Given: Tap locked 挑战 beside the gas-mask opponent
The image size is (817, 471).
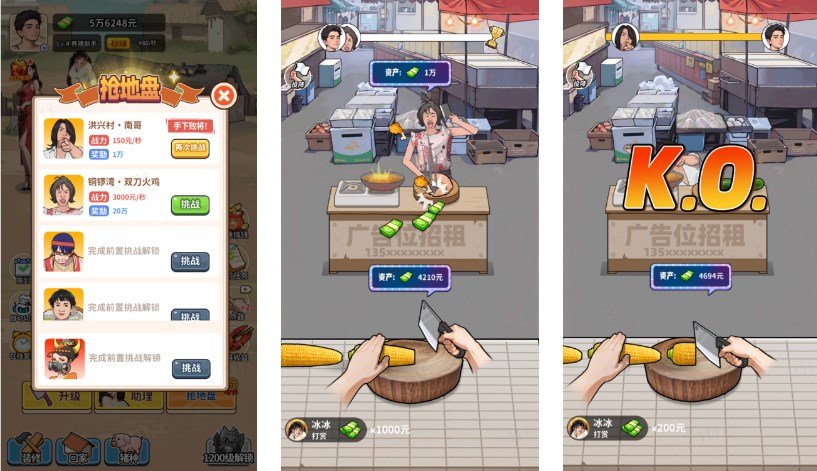Looking at the screenshot, I should click(190, 368).
